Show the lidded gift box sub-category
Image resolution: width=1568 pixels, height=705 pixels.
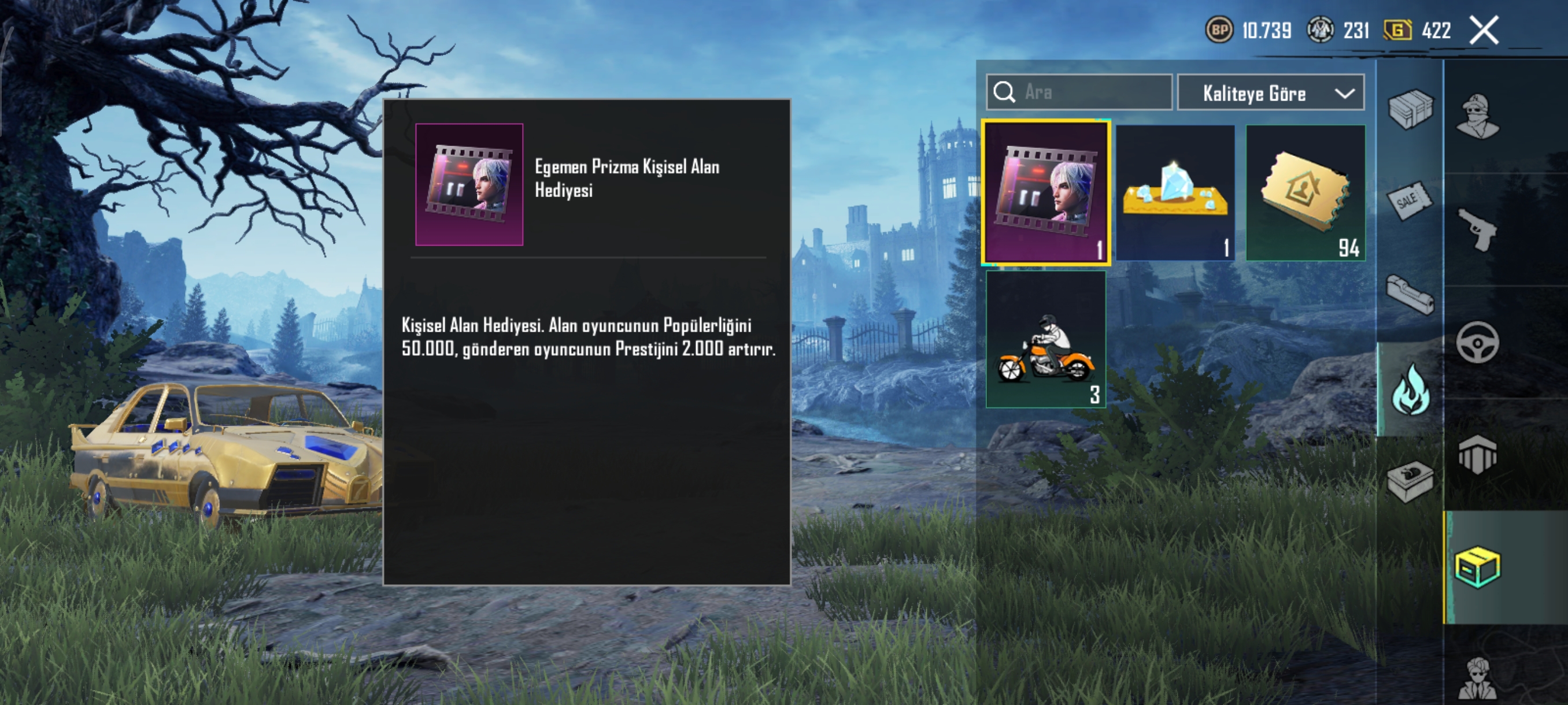[x=1410, y=481]
